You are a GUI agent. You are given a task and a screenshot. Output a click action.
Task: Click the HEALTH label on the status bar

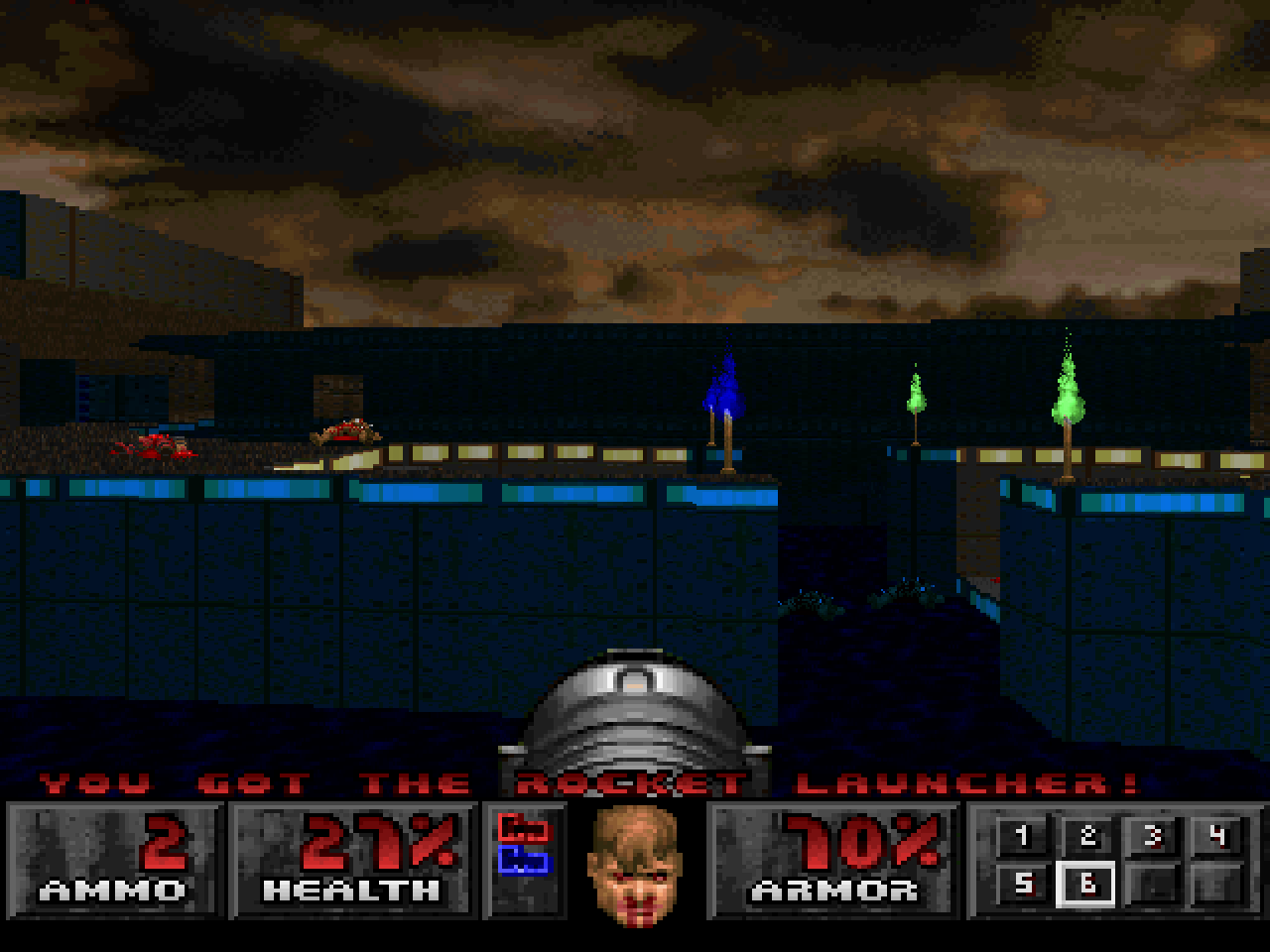352,891
